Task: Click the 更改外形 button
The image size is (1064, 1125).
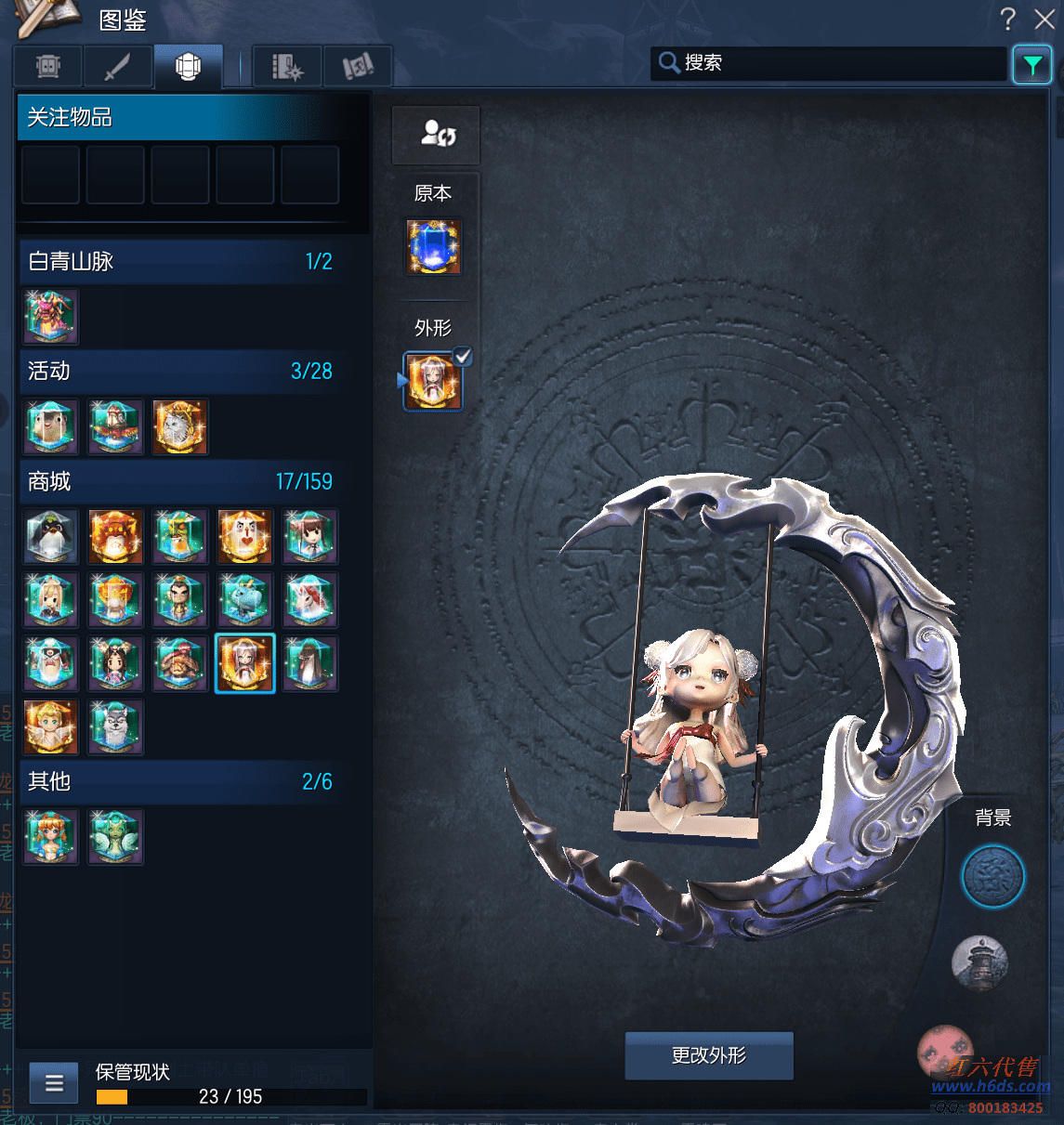Action: (709, 1055)
